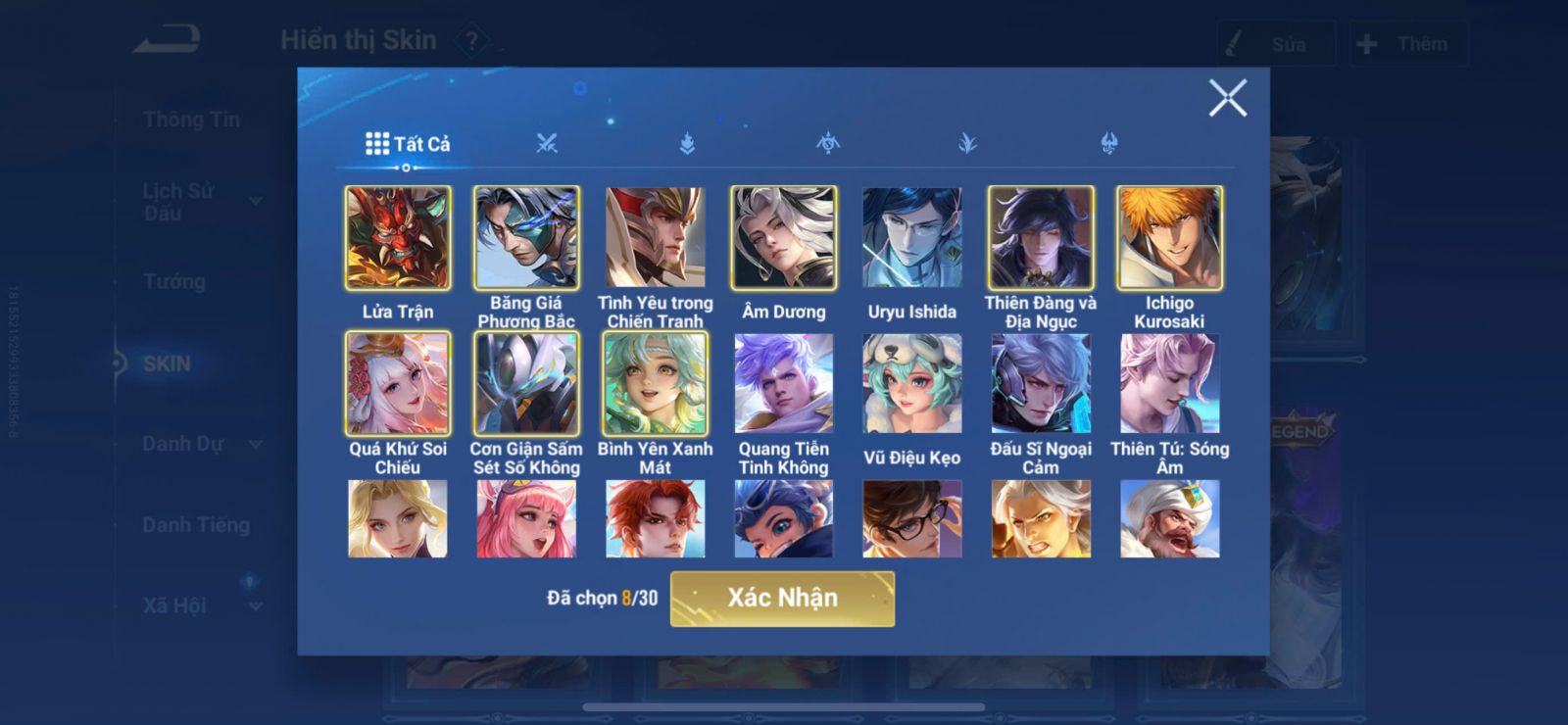Open the SKIN section in sidebar

click(x=167, y=363)
